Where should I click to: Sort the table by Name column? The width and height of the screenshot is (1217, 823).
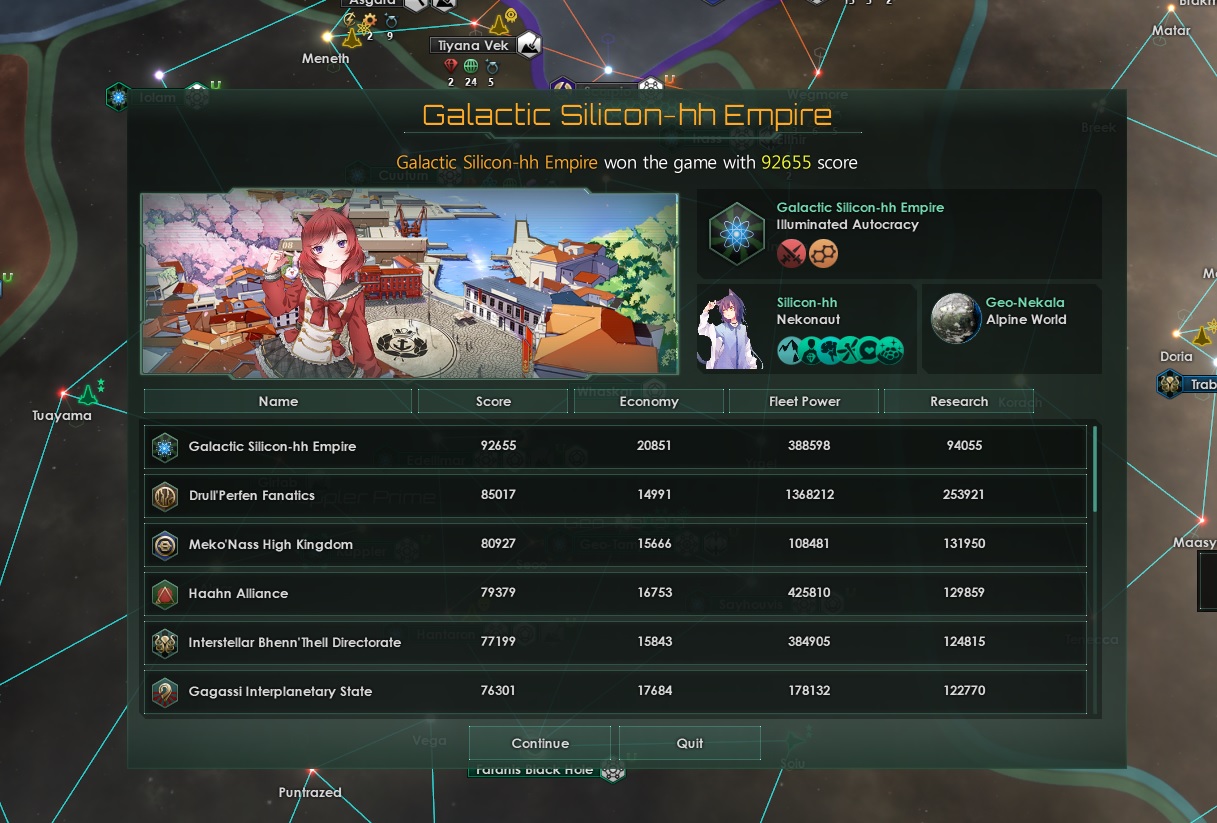tap(278, 401)
